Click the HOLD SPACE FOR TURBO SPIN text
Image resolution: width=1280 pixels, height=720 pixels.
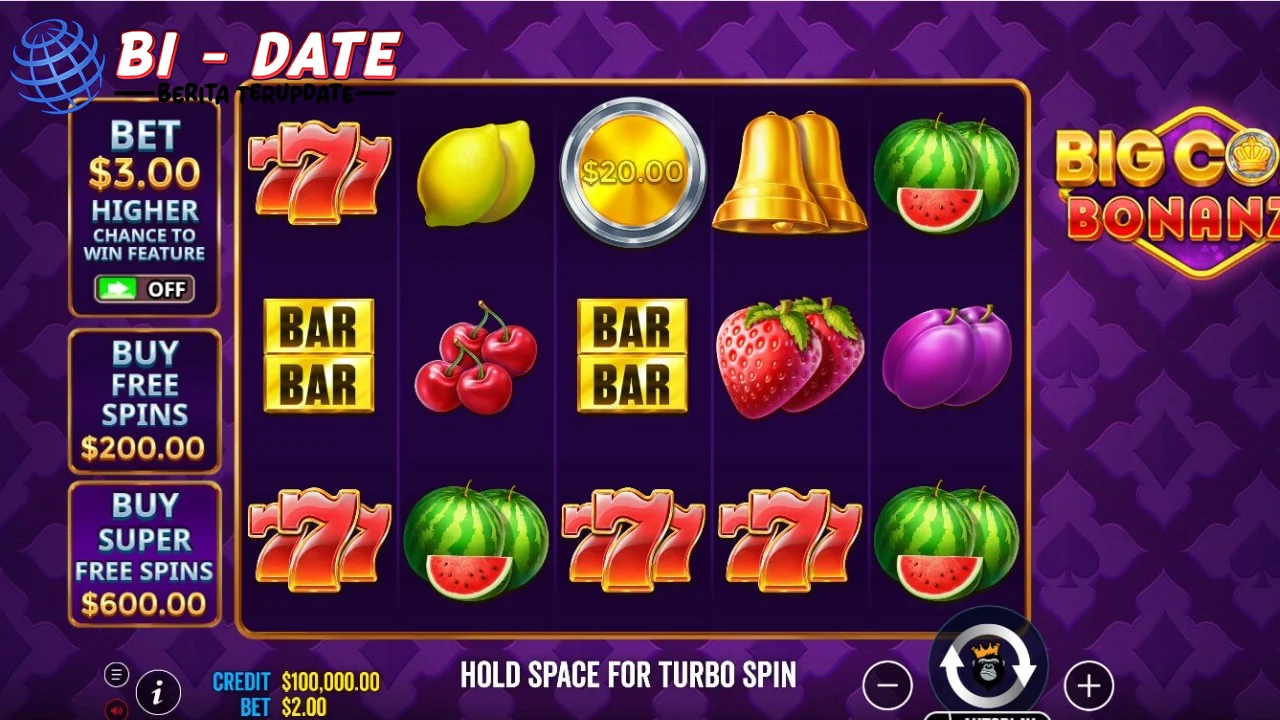coord(627,675)
